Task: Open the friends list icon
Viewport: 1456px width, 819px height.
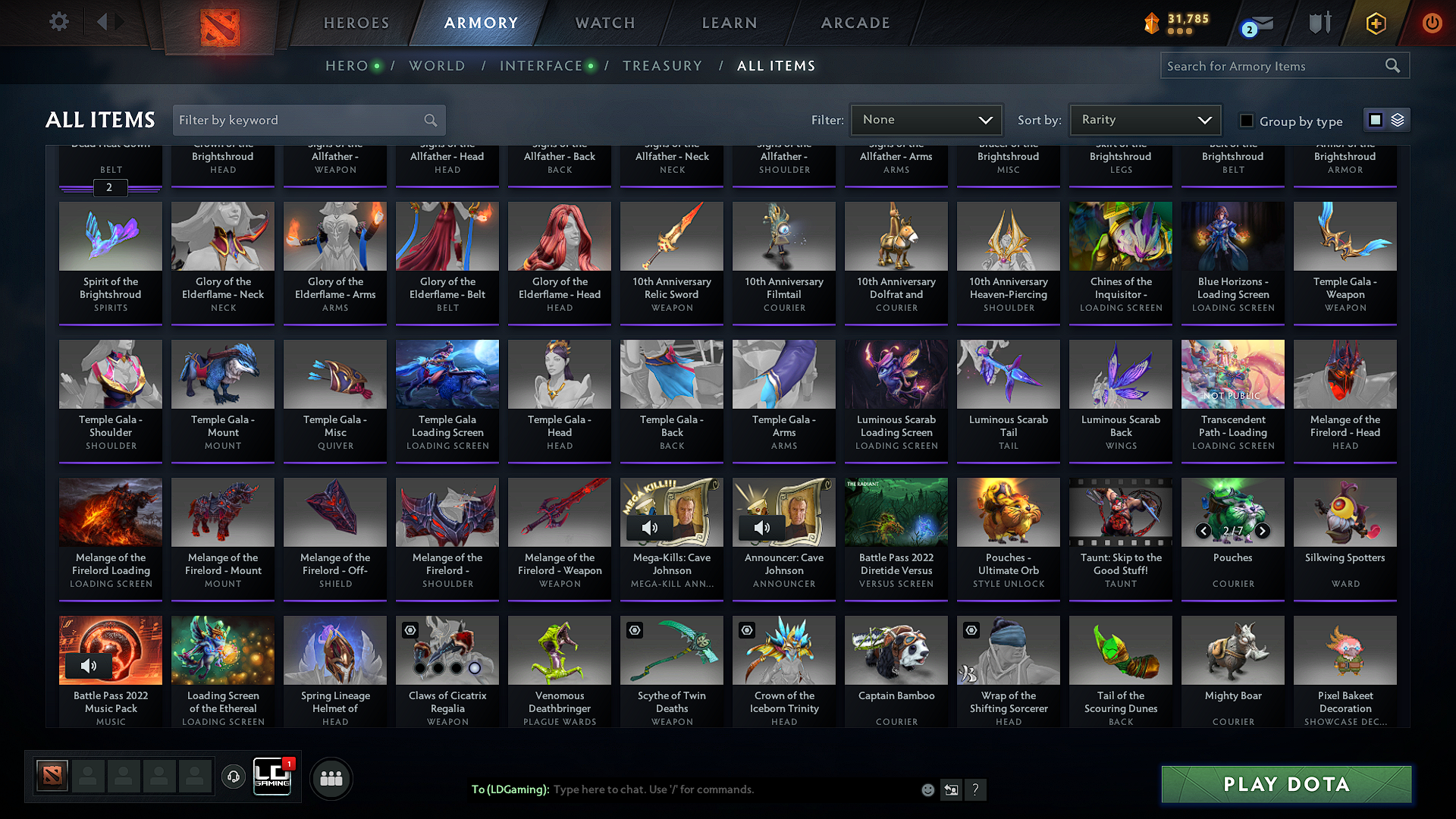Action: (330, 777)
